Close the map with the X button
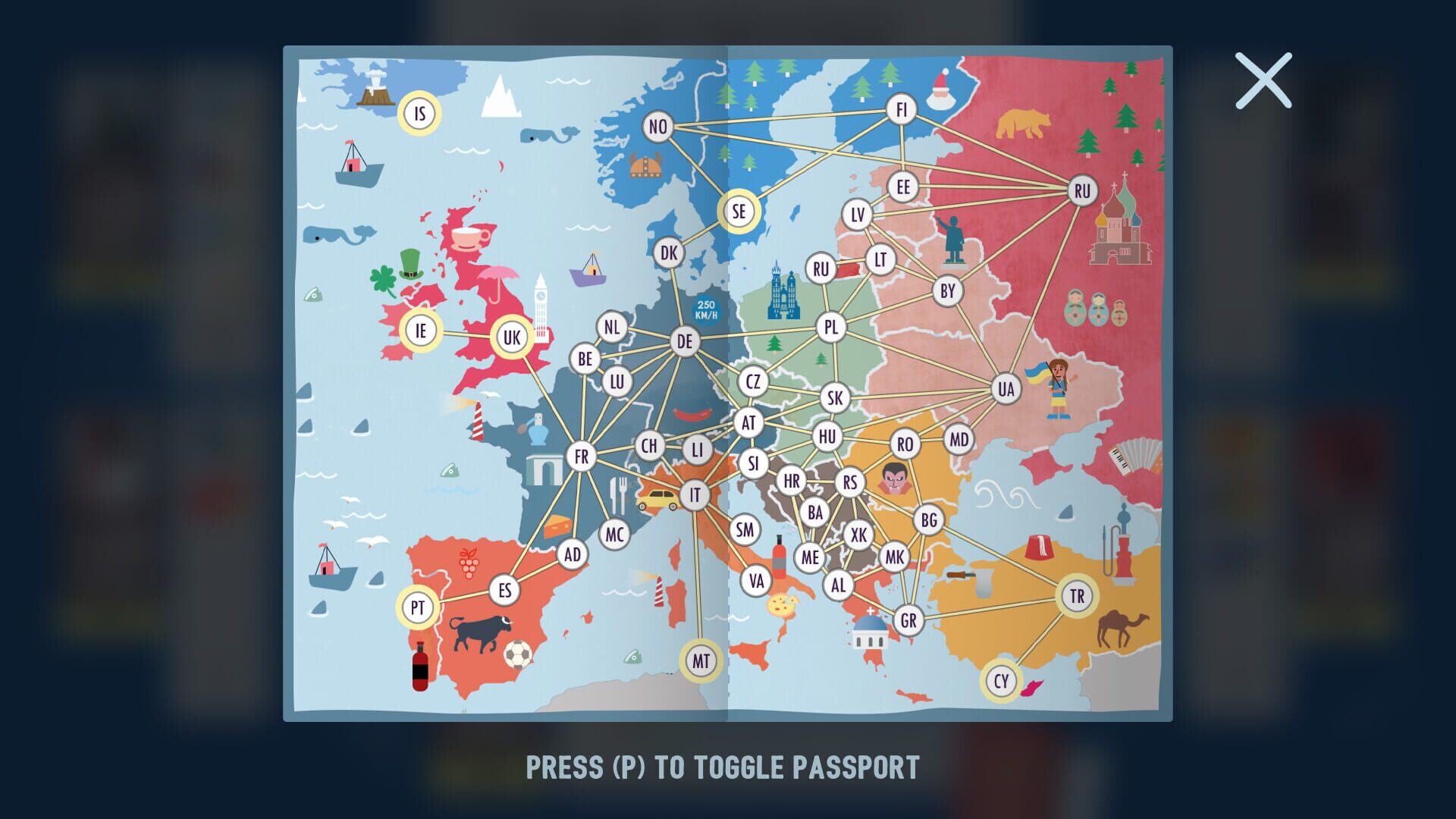1456x819 pixels. click(1263, 81)
